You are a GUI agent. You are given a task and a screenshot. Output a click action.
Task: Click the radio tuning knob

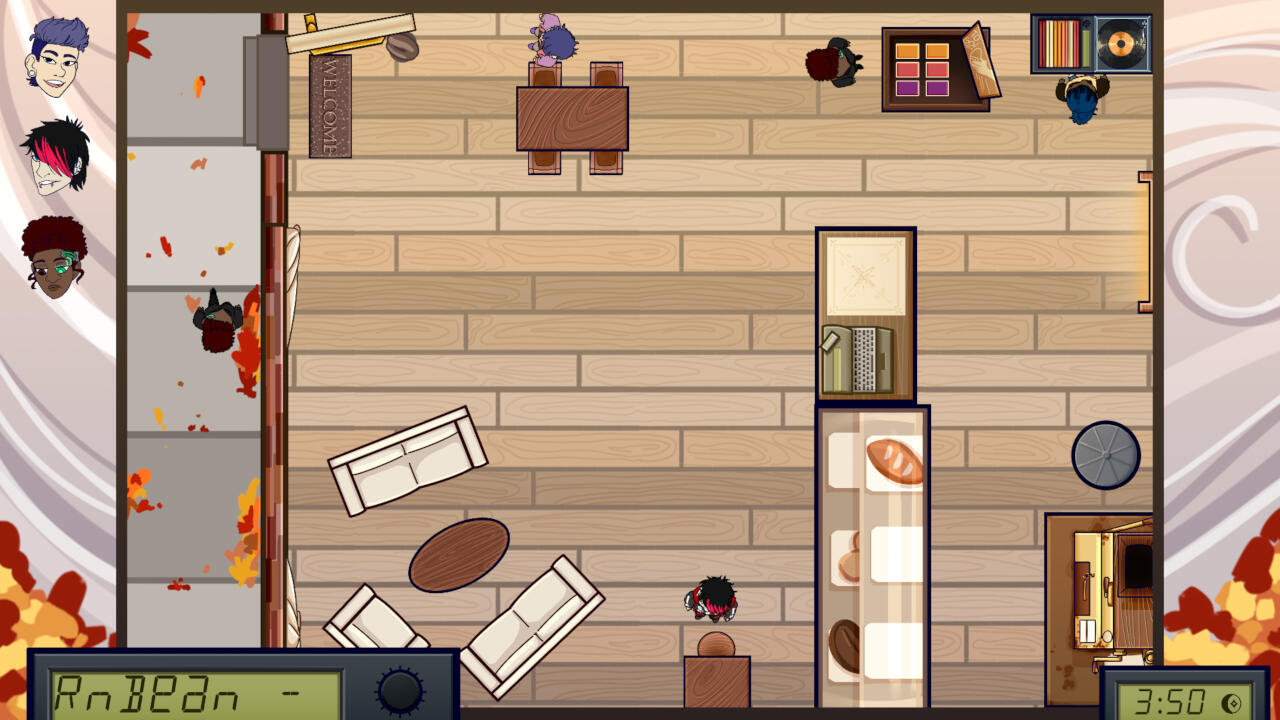[x=400, y=690]
